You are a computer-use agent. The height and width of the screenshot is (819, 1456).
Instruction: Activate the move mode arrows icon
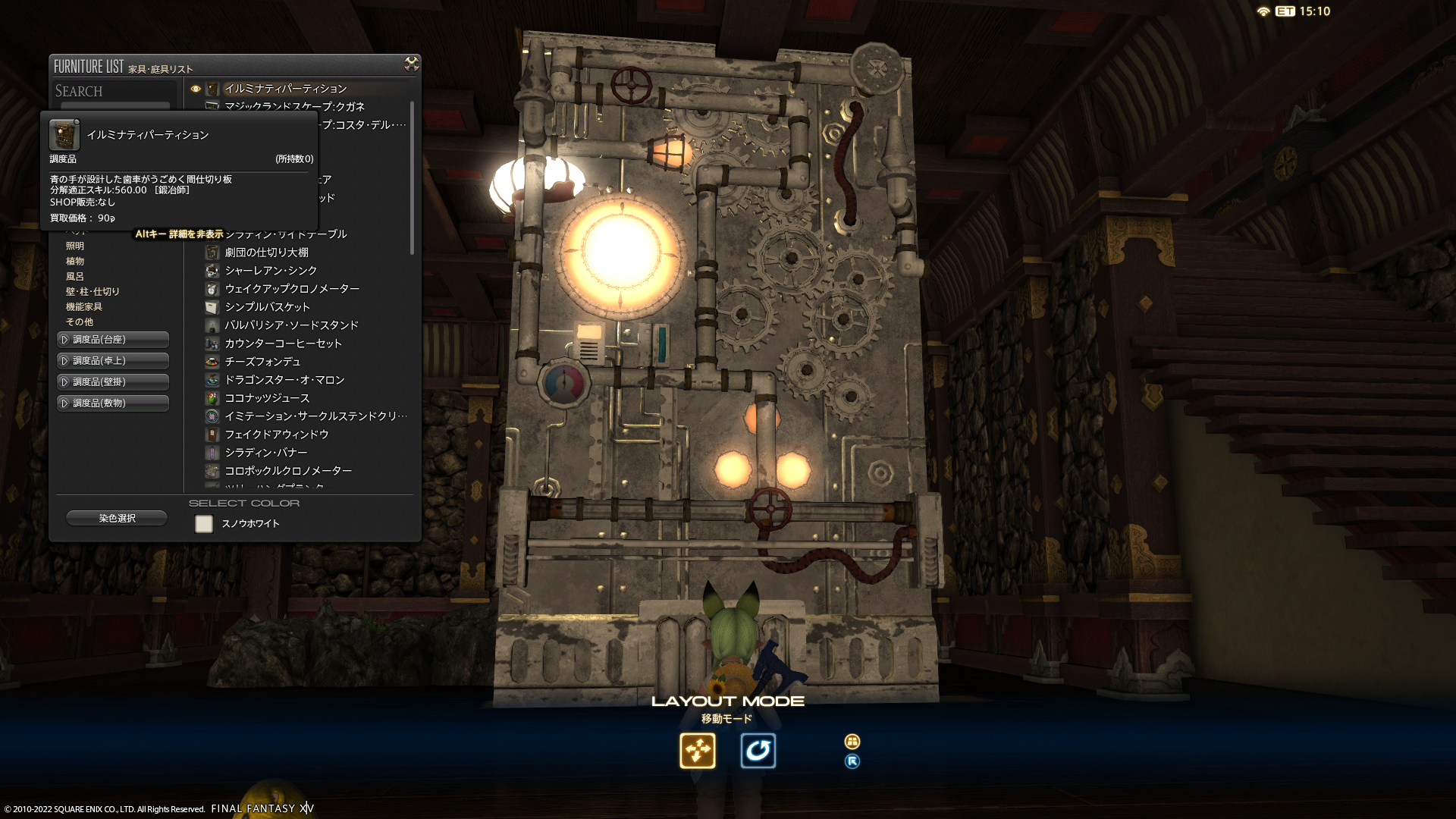click(698, 751)
